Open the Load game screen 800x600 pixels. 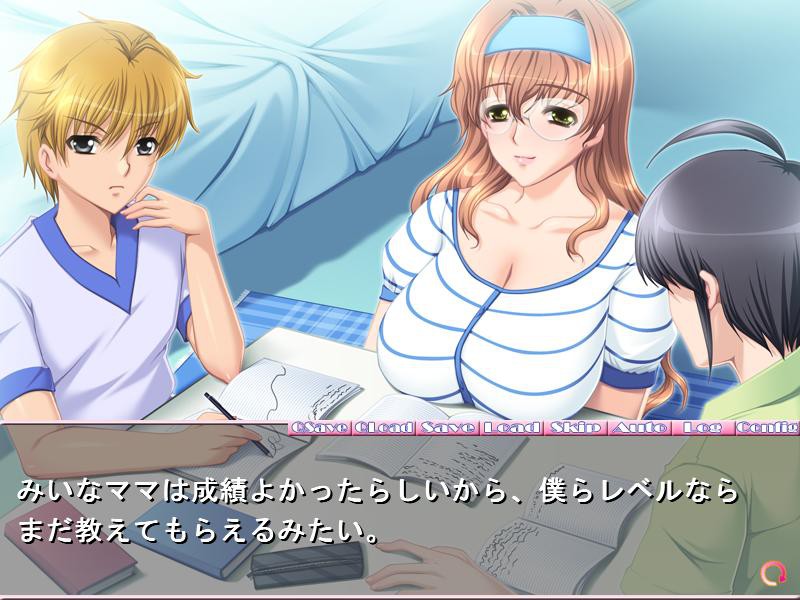511,428
